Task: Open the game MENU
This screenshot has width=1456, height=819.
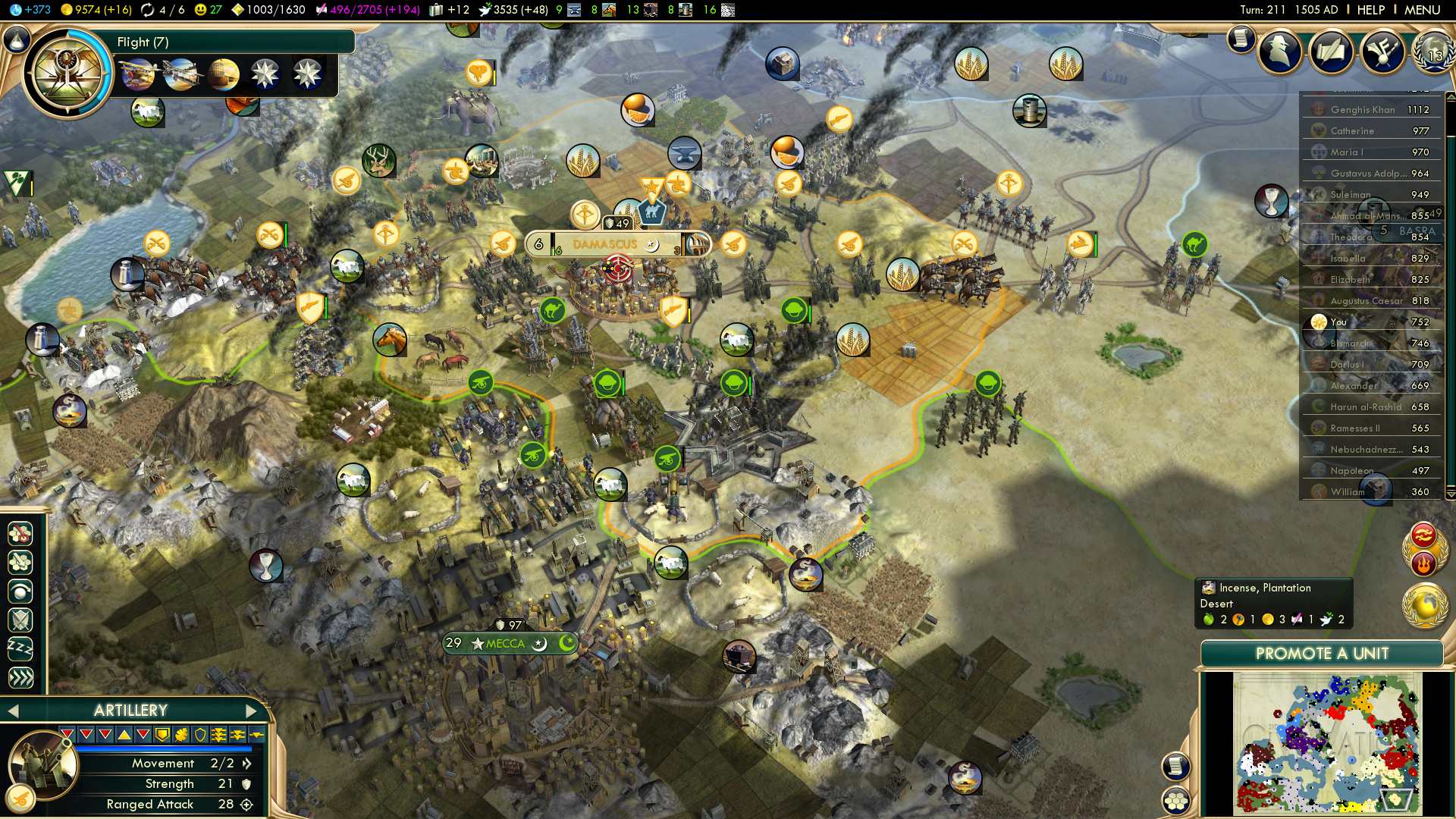Action: pos(1422,10)
